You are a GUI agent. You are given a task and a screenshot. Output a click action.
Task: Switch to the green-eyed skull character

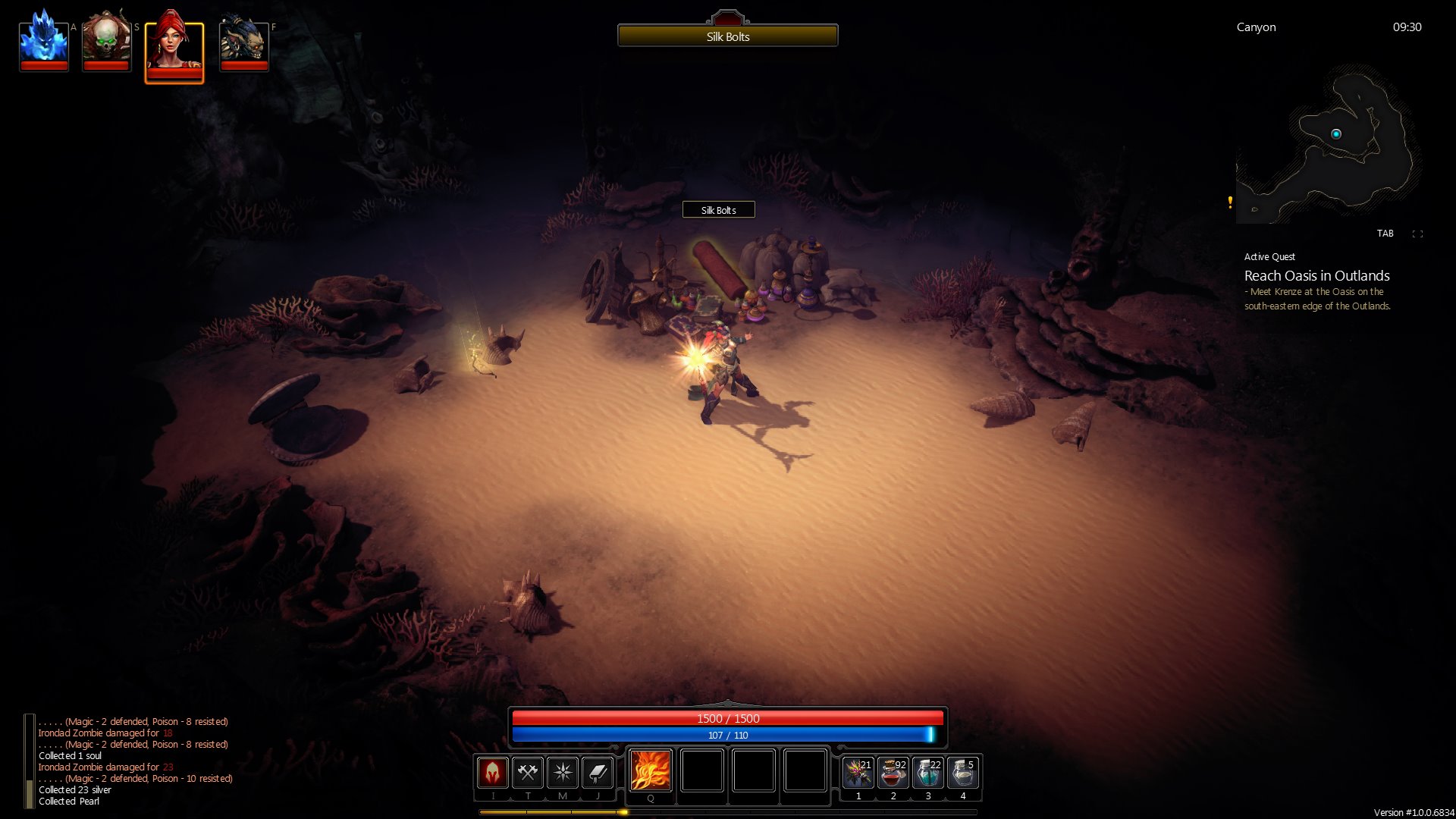point(106,42)
